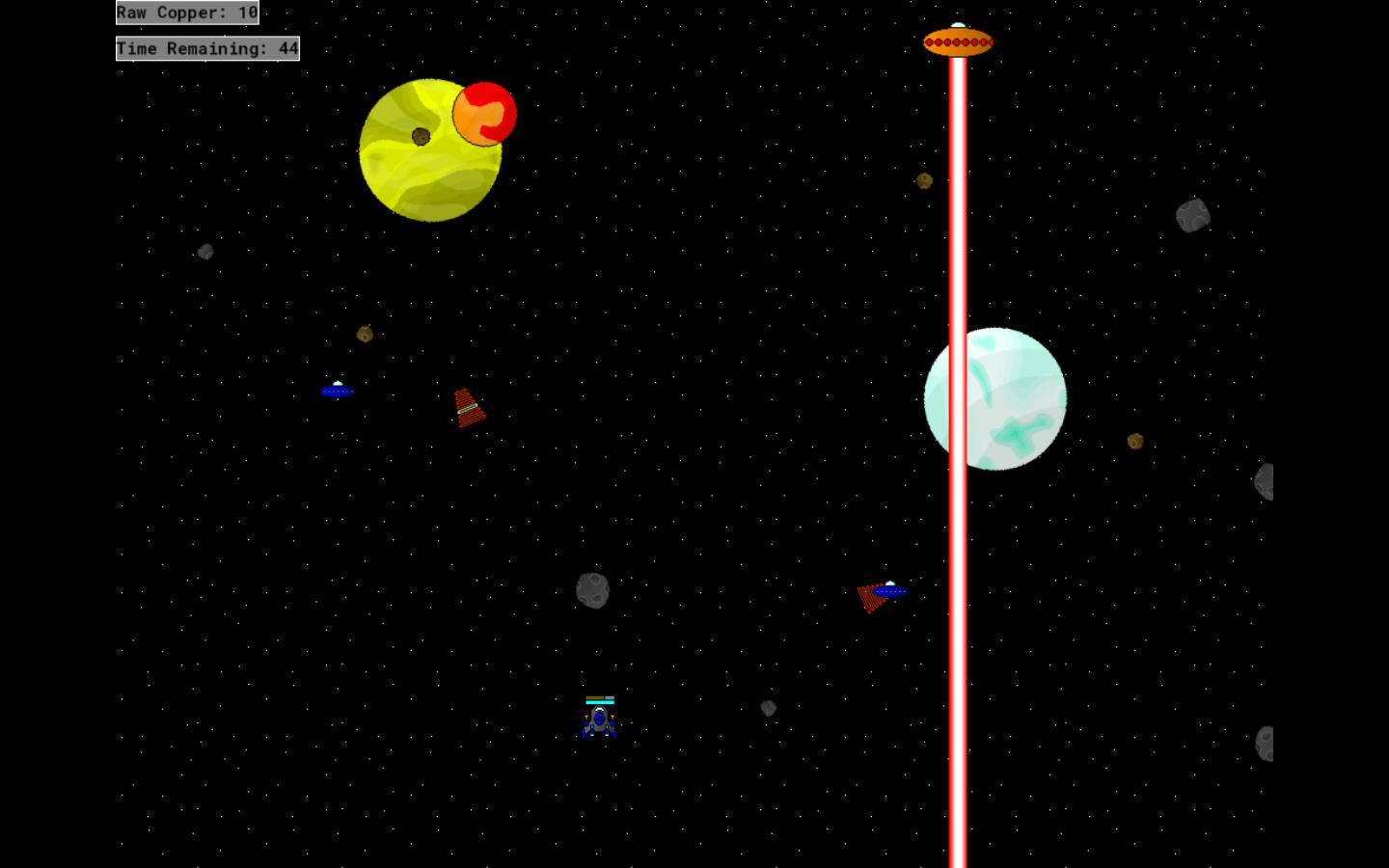The height and width of the screenshot is (868, 1389).
Task: Click the moon-like asteroid near screen center
Action: coord(592,591)
